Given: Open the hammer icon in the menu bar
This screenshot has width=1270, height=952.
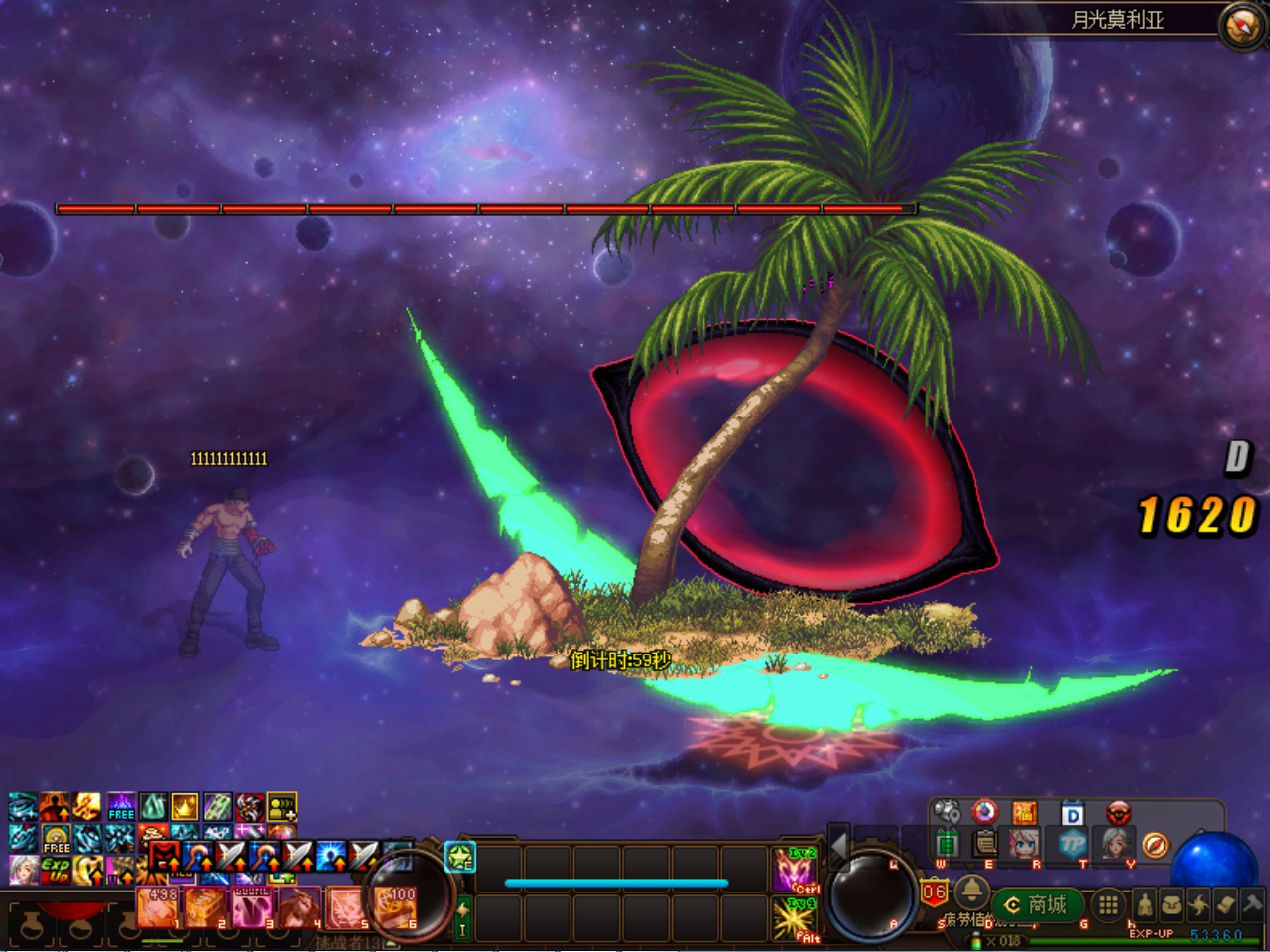Looking at the screenshot, I should tap(1251, 904).
